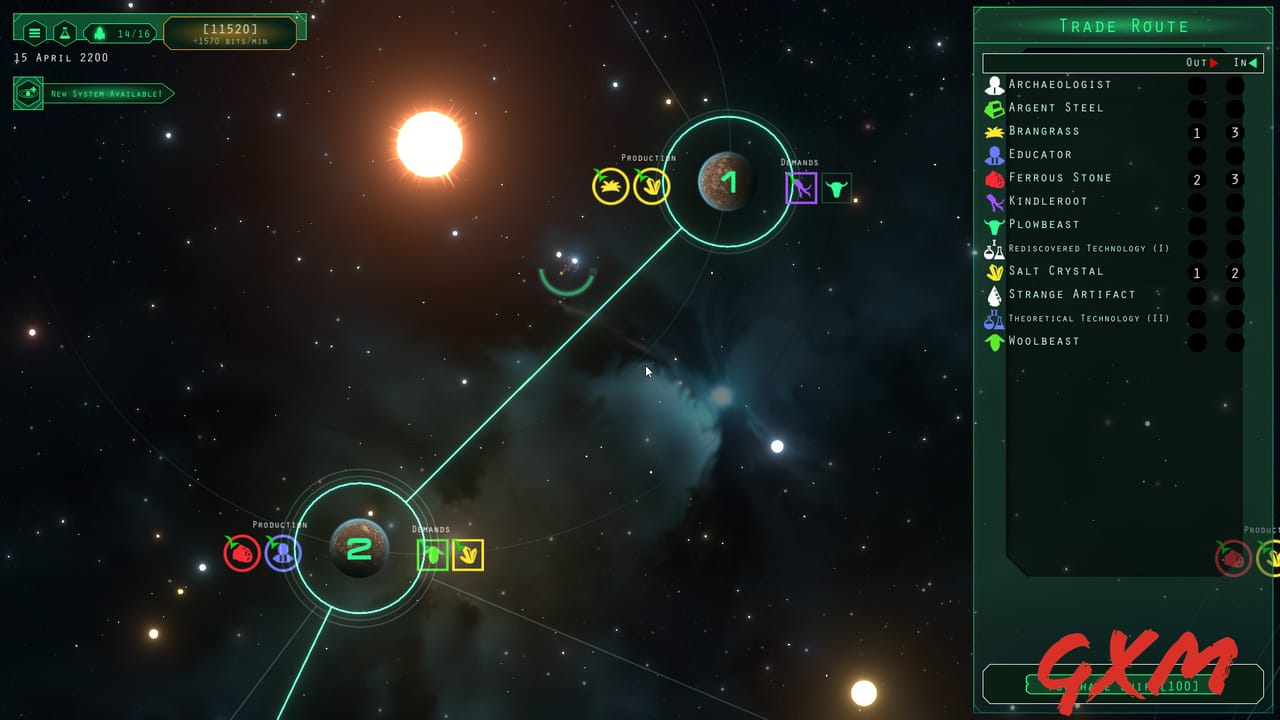Image resolution: width=1280 pixels, height=720 pixels.
Task: Select the Strange Artifact icon
Action: coord(993,294)
